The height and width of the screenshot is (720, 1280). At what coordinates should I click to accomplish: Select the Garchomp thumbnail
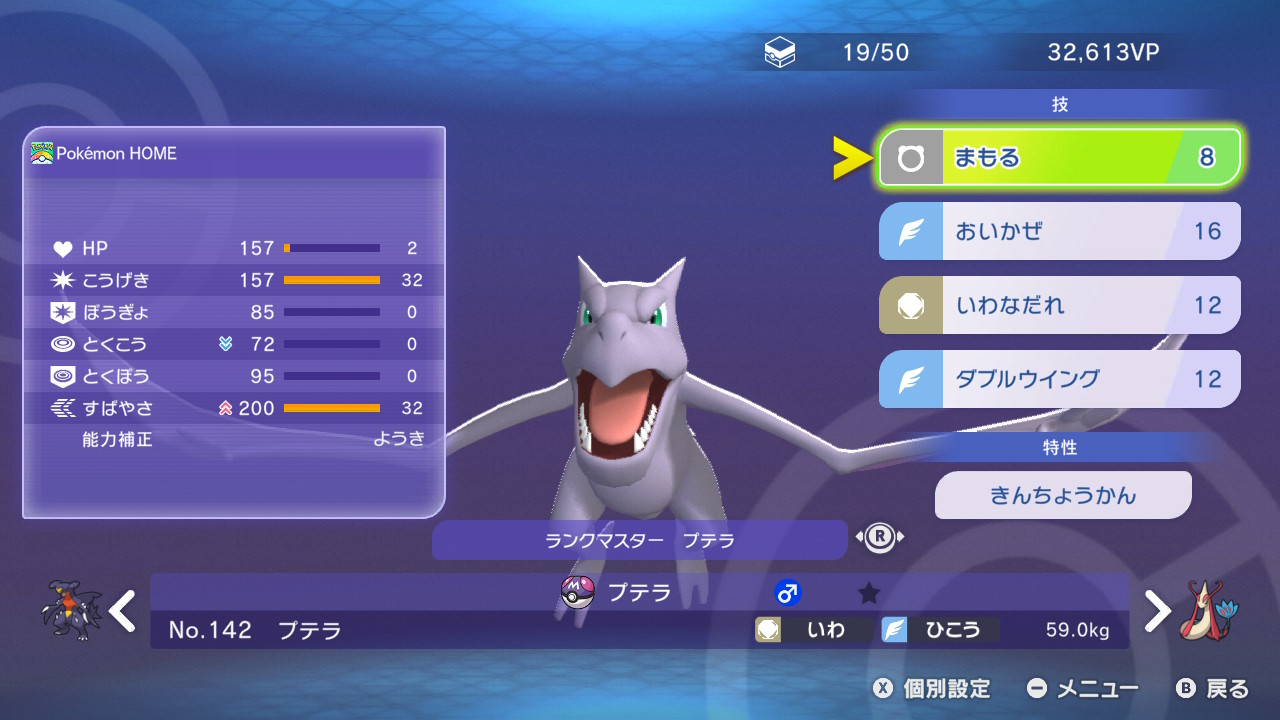72,610
